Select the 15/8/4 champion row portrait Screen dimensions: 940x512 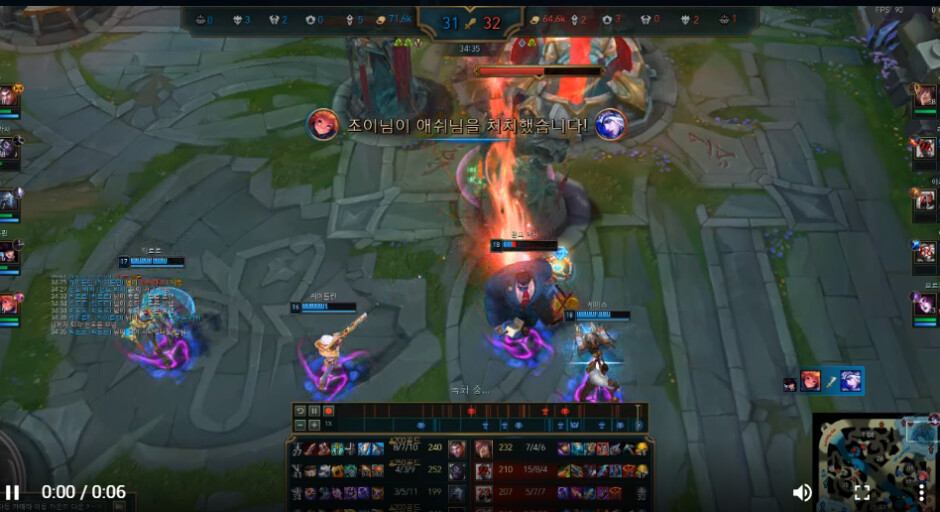[x=484, y=471]
